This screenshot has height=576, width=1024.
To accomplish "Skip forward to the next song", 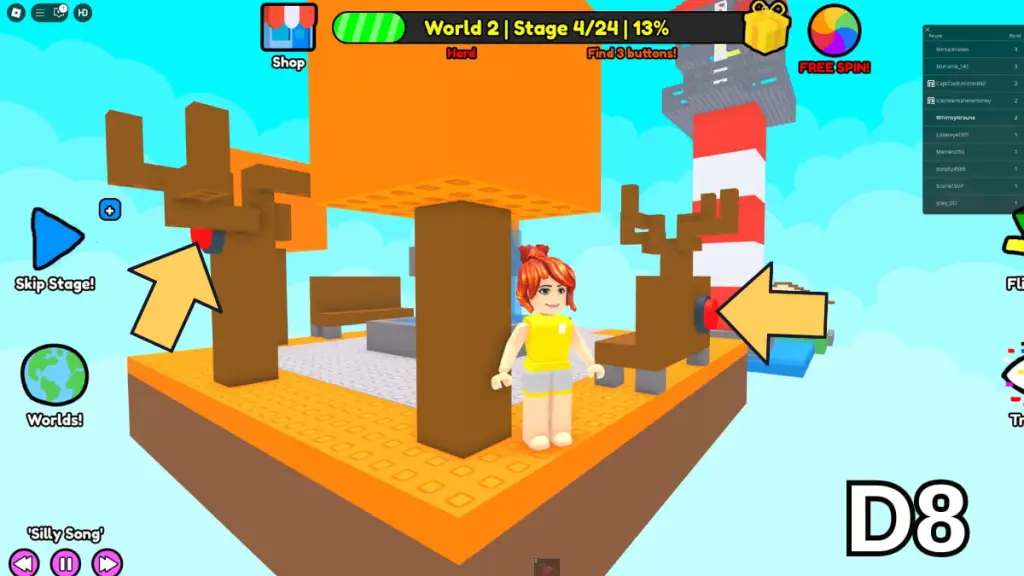I will [106, 562].
